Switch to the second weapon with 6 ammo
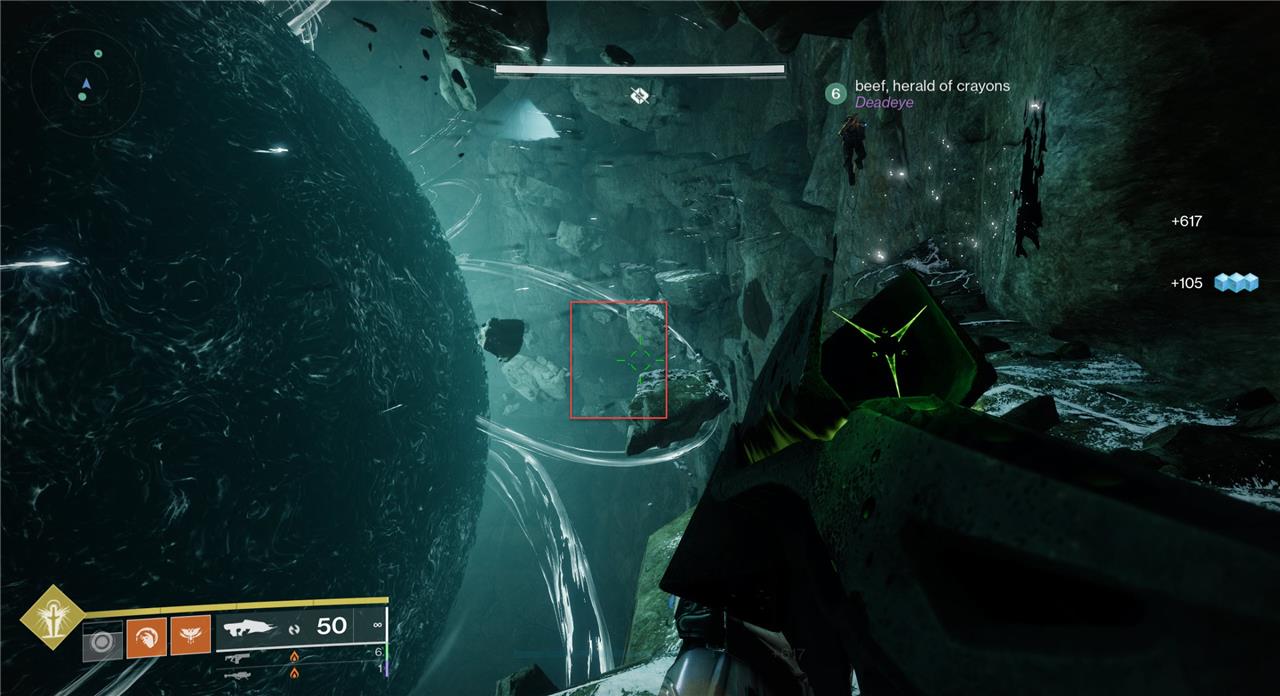The width and height of the screenshot is (1280, 696). click(238, 657)
